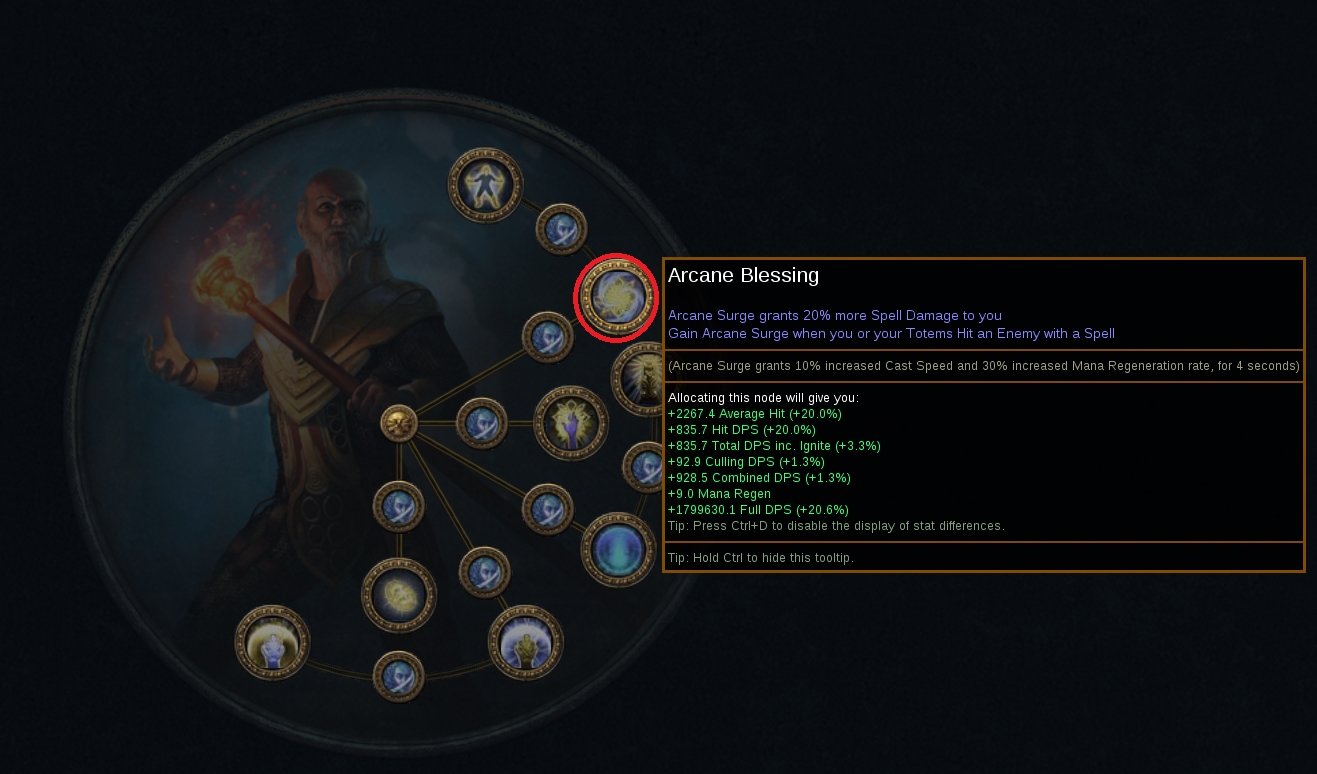Select the topmost notable with glowing figure
The height and width of the screenshot is (774, 1317).
486,186
